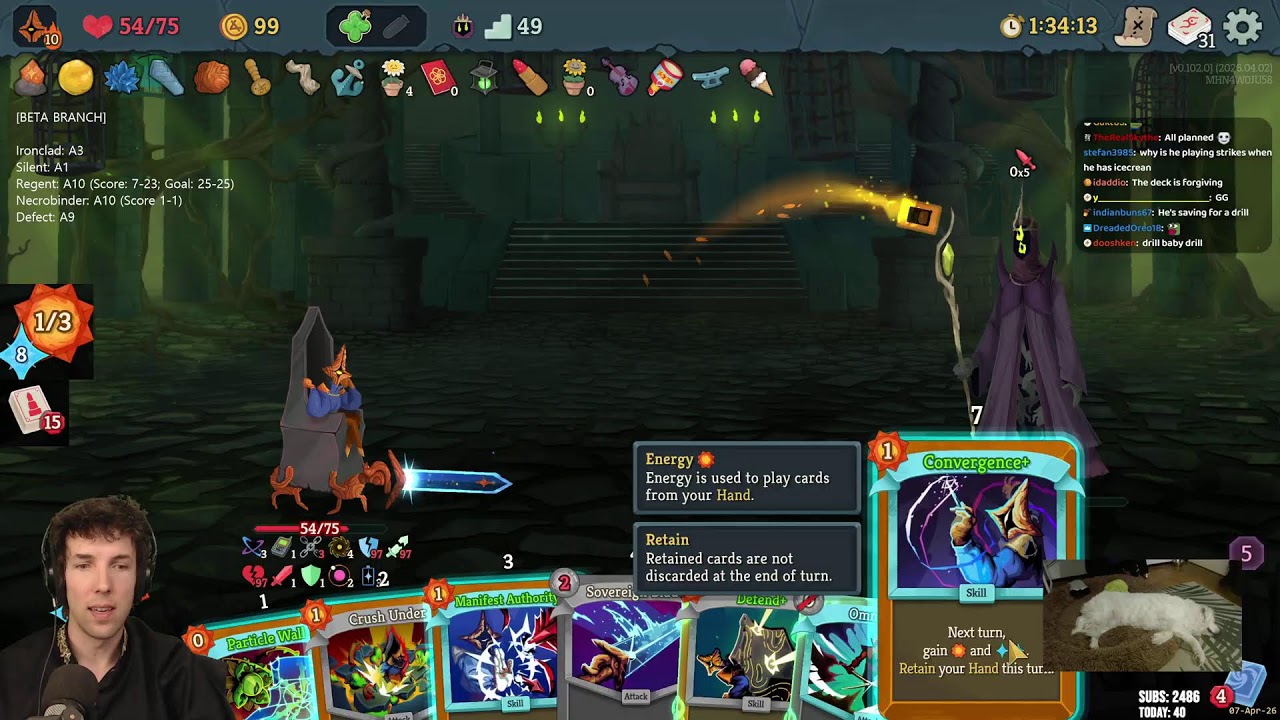Inspect the anchor relic

pyautogui.click(x=348, y=78)
